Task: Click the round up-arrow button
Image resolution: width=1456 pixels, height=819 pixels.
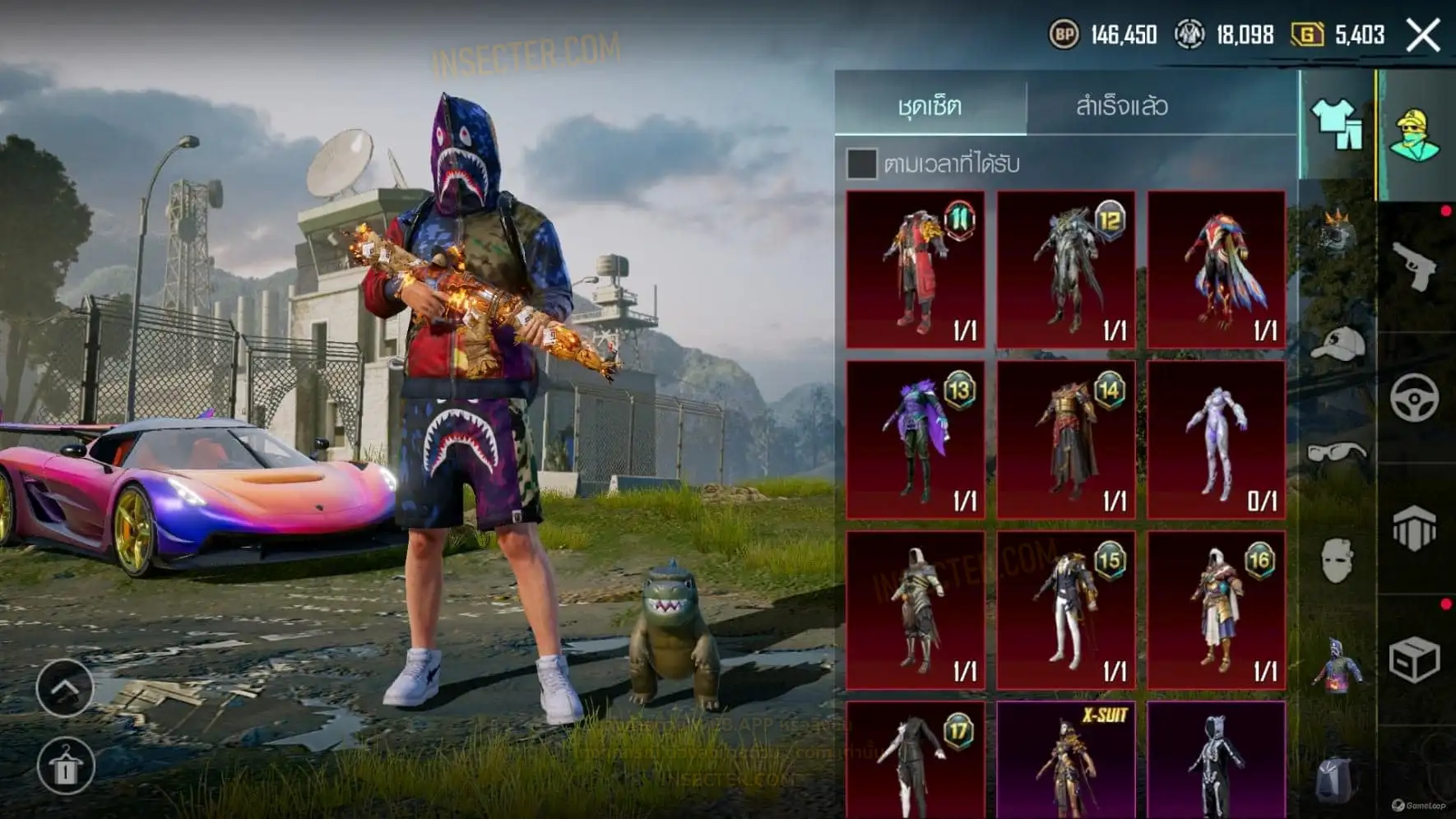Action: tap(65, 687)
